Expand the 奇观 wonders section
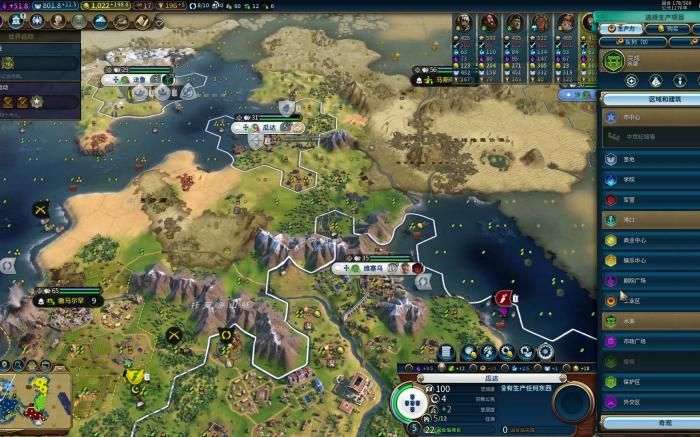The height and width of the screenshot is (437, 700). tap(650, 424)
